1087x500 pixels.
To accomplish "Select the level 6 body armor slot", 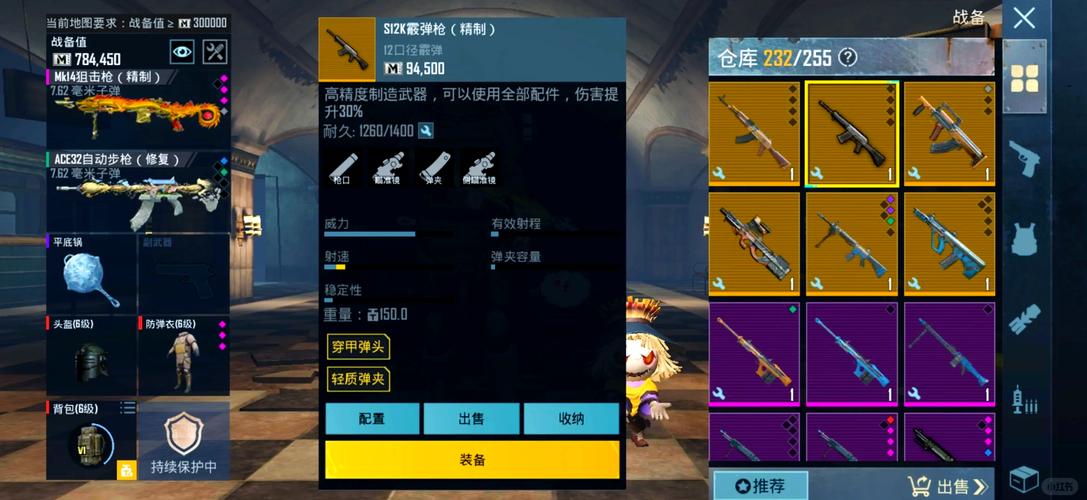I will [182, 355].
